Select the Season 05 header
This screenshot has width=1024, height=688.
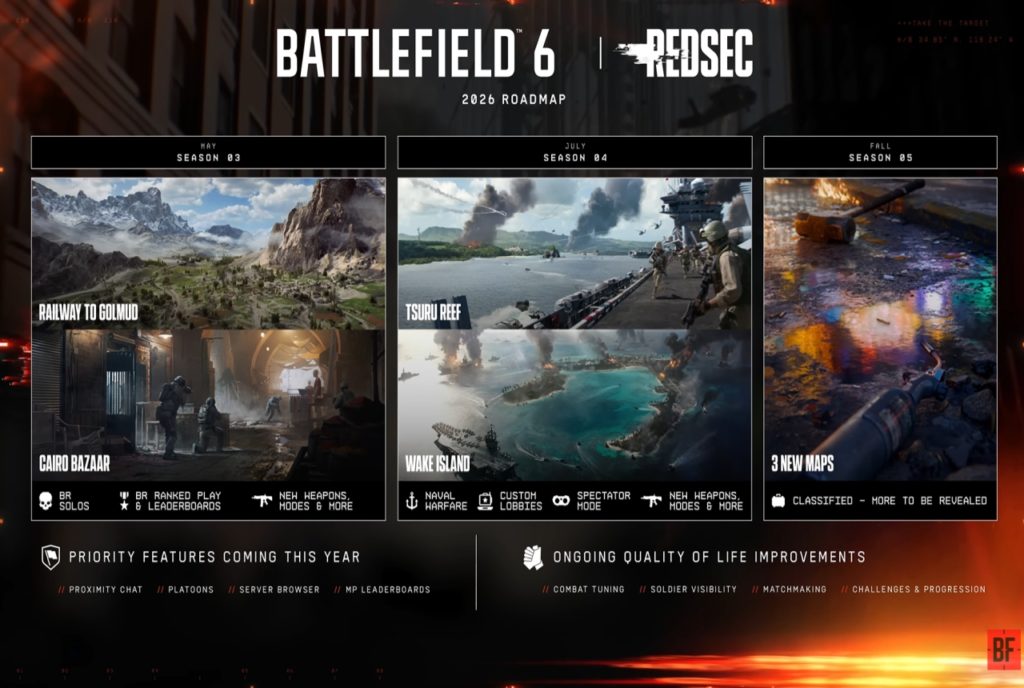click(880, 152)
